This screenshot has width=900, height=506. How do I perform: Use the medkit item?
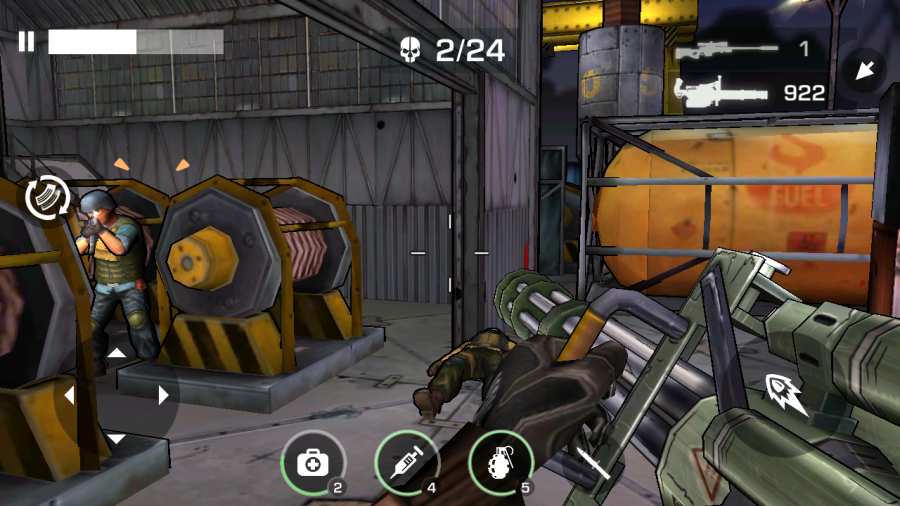[313, 463]
